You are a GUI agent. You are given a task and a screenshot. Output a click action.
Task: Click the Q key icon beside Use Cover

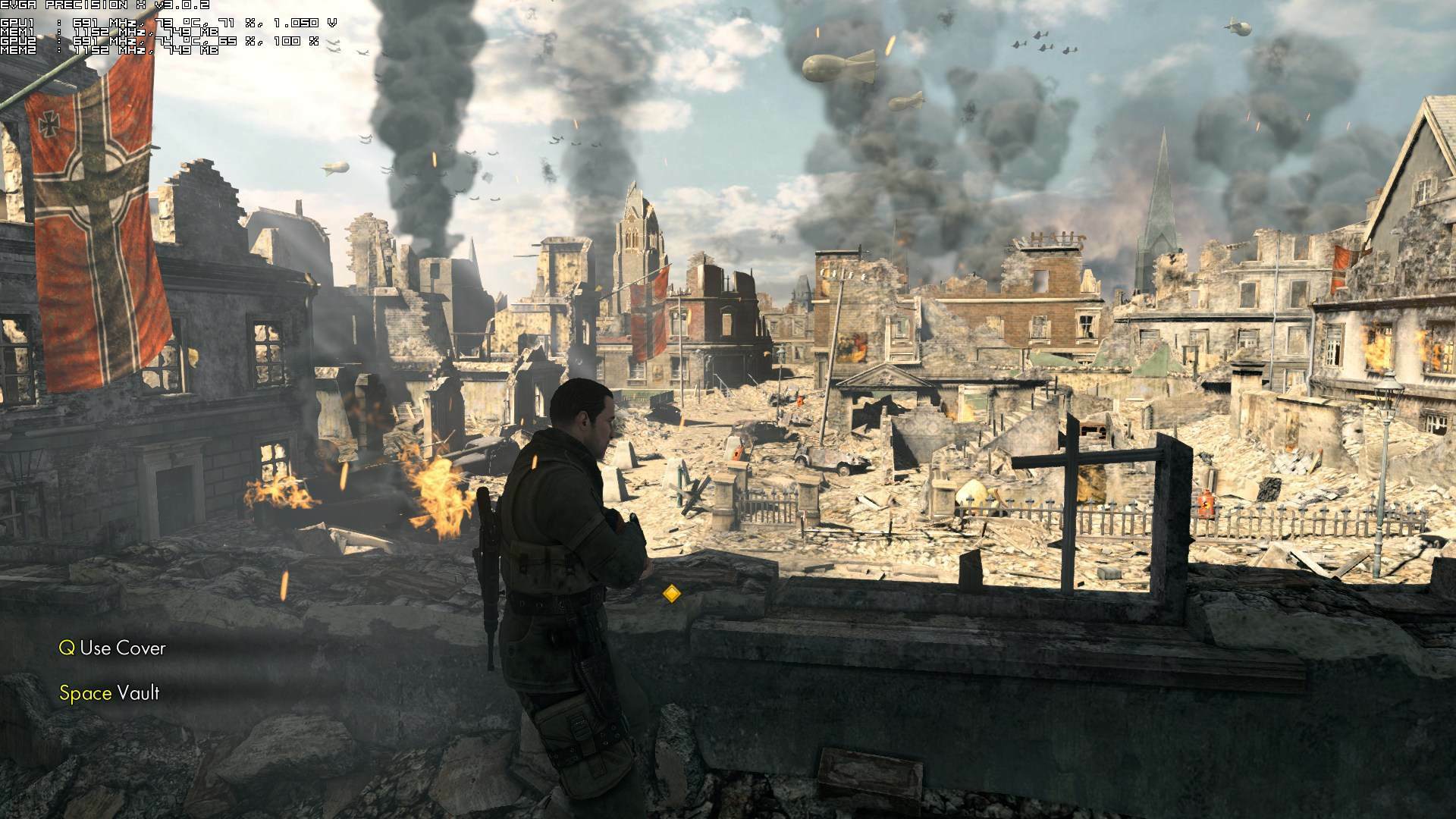click(x=67, y=648)
